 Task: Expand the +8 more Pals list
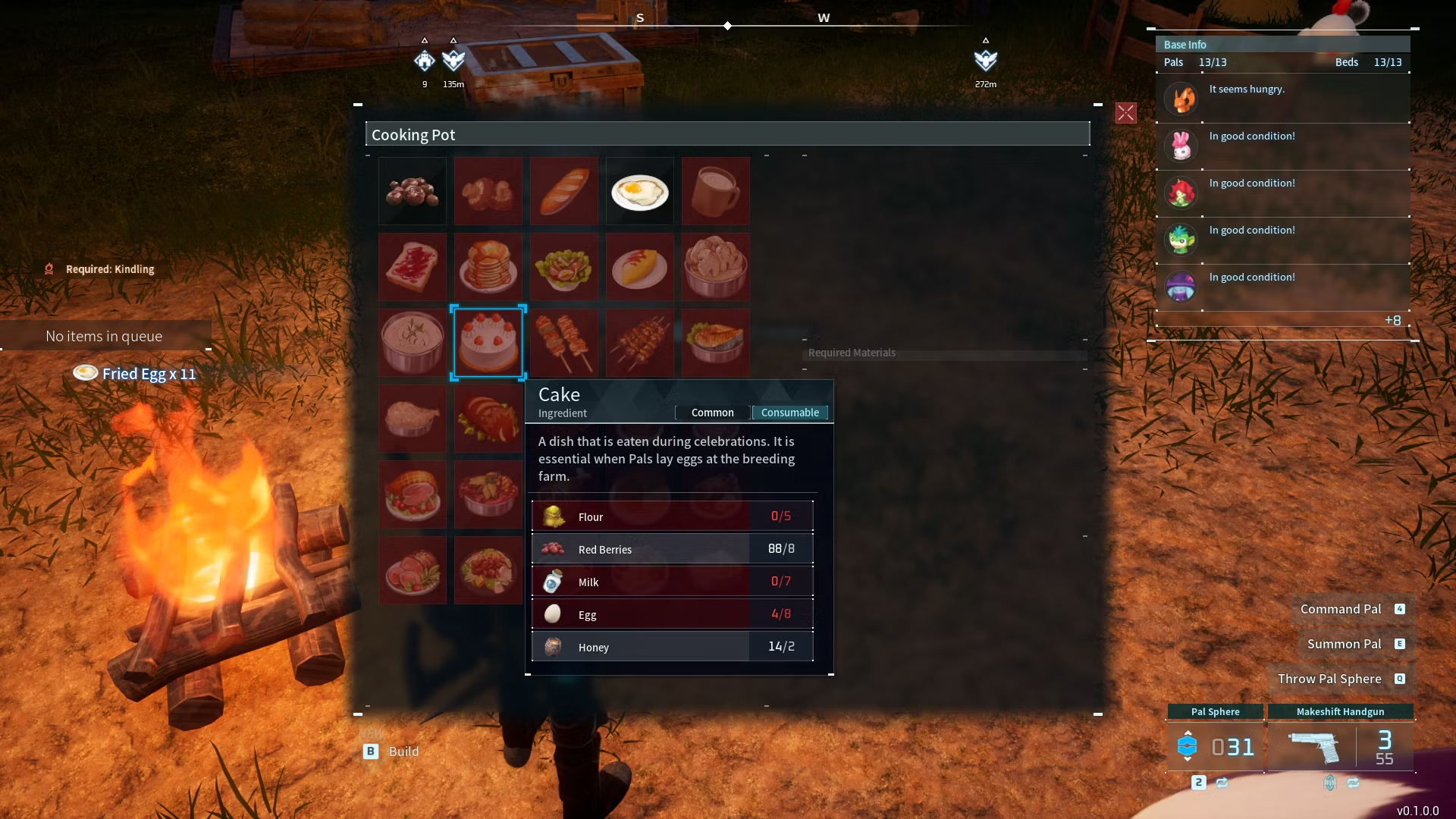[x=1392, y=320]
